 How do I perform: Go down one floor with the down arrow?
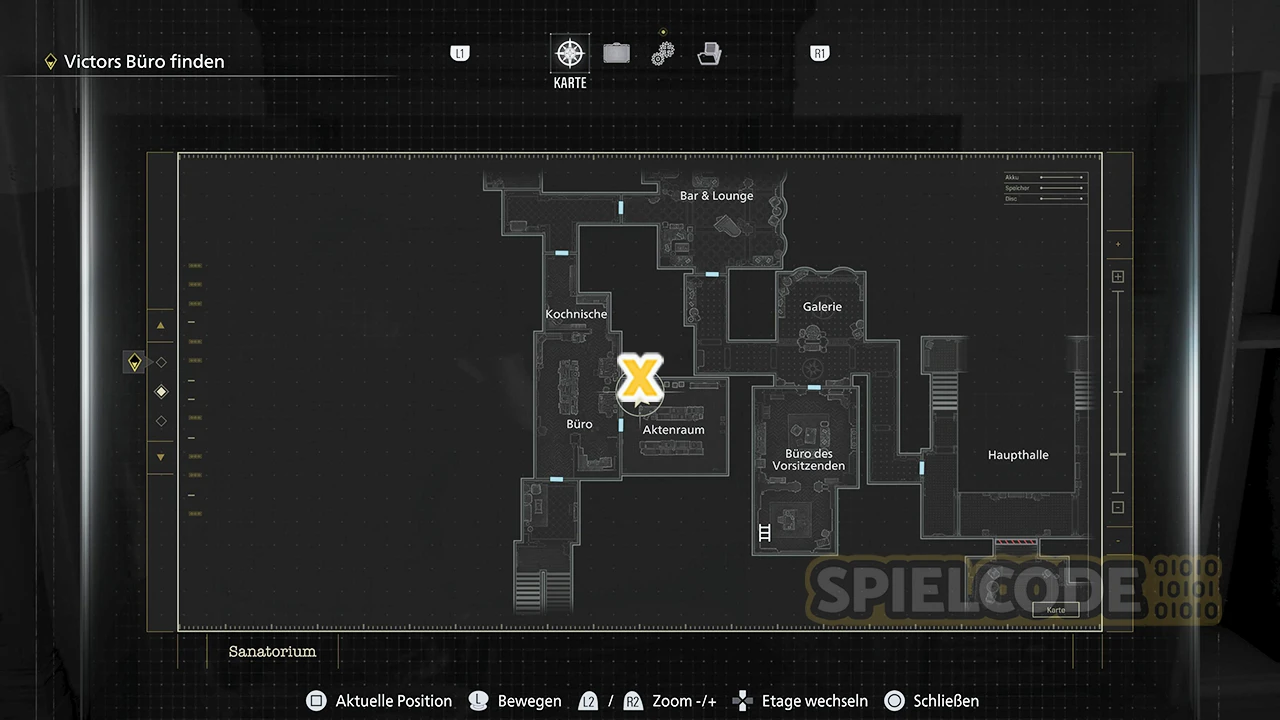click(161, 457)
